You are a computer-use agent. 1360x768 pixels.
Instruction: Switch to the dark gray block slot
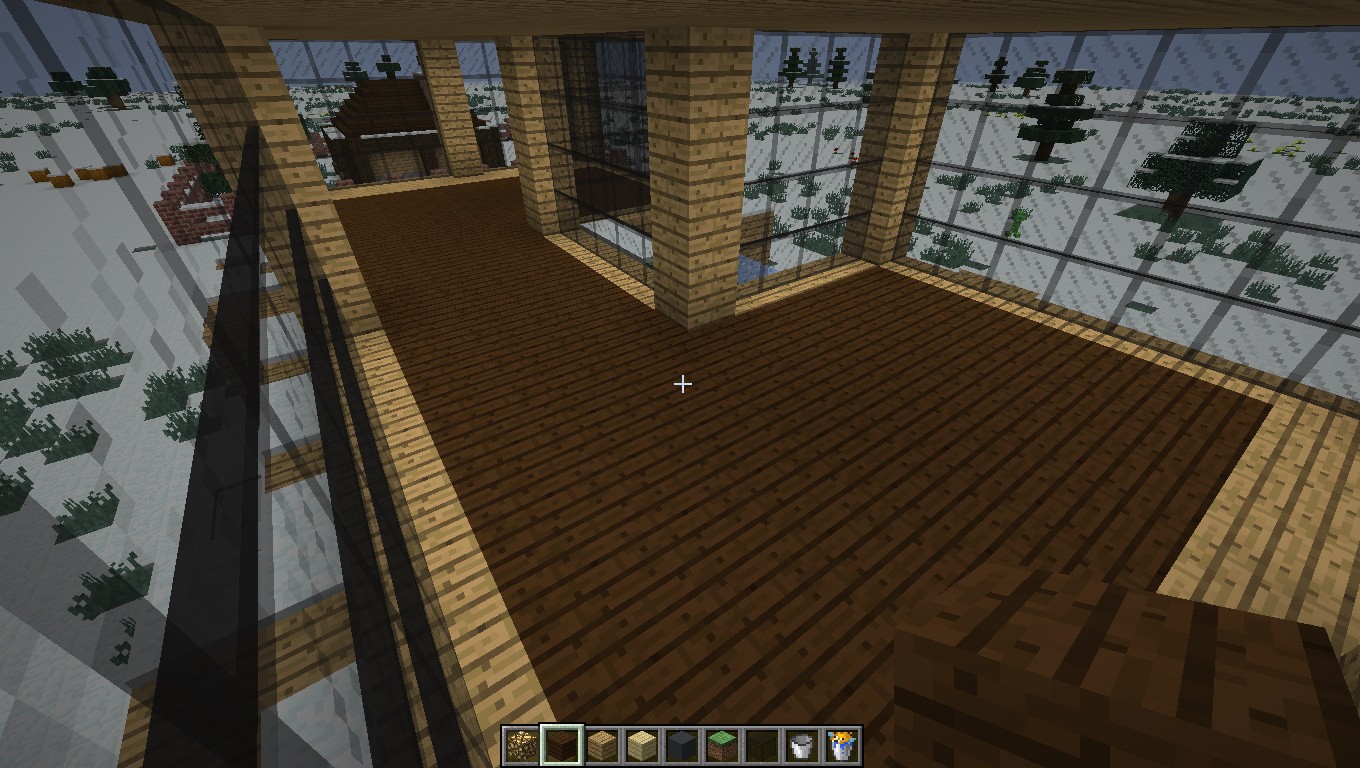682,745
